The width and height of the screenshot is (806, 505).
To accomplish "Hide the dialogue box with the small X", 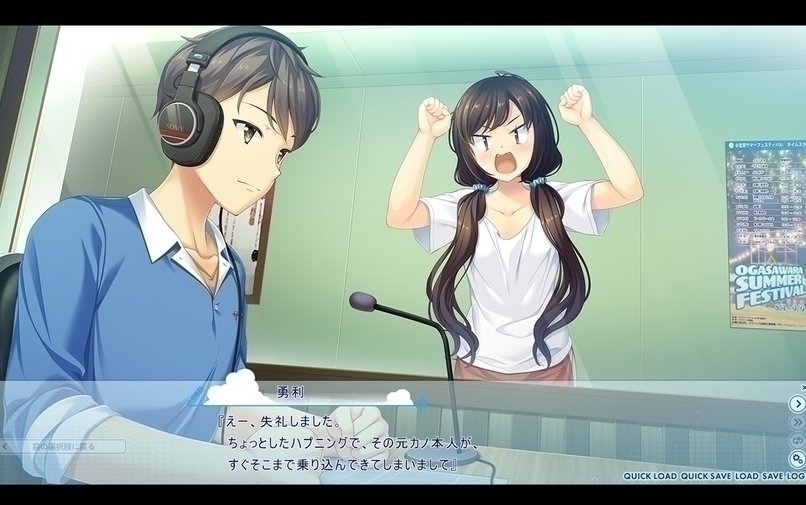I will [x=802, y=387].
